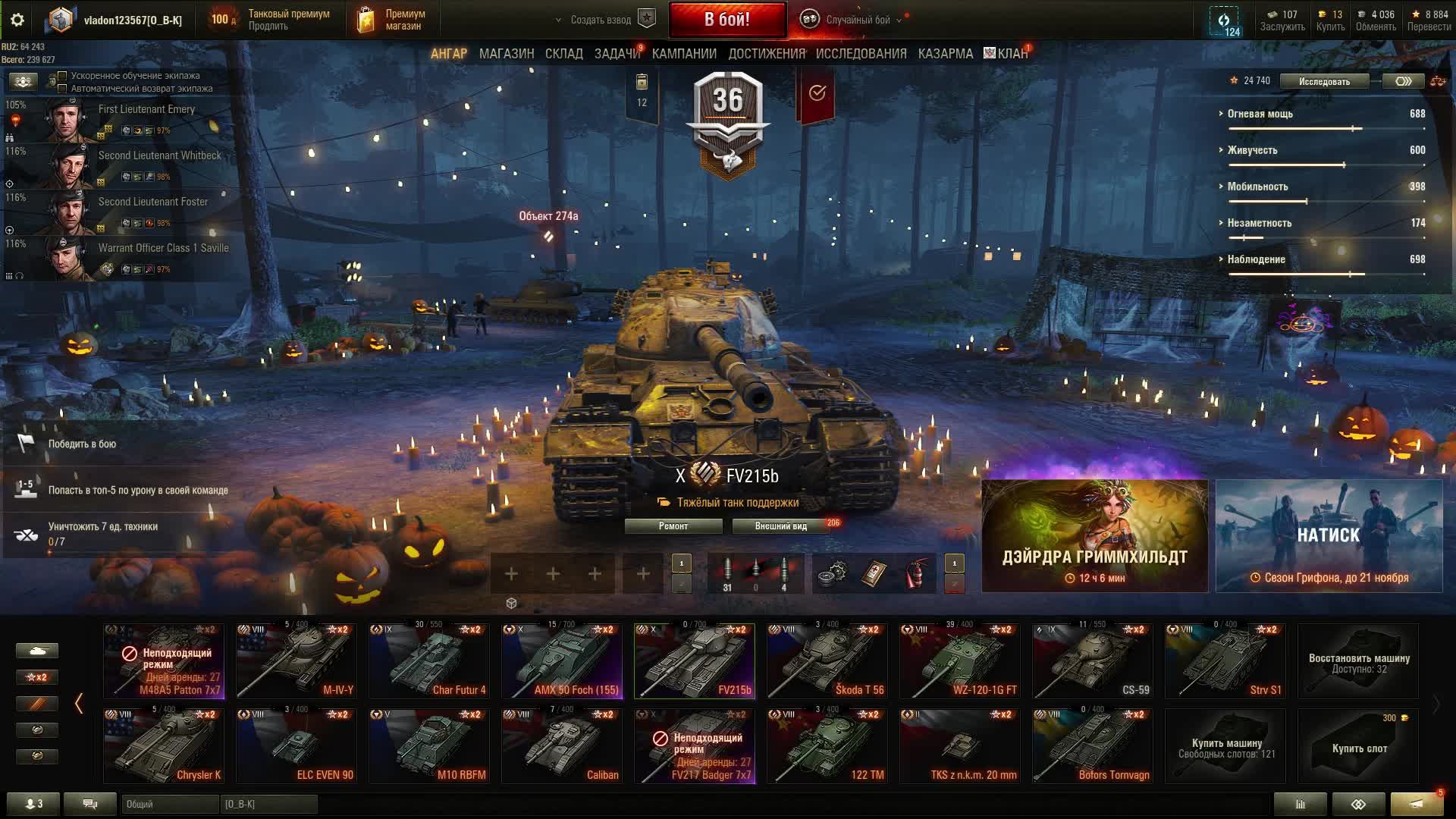Open the gear settings menu
This screenshot has height=819, width=1456.
click(x=17, y=20)
